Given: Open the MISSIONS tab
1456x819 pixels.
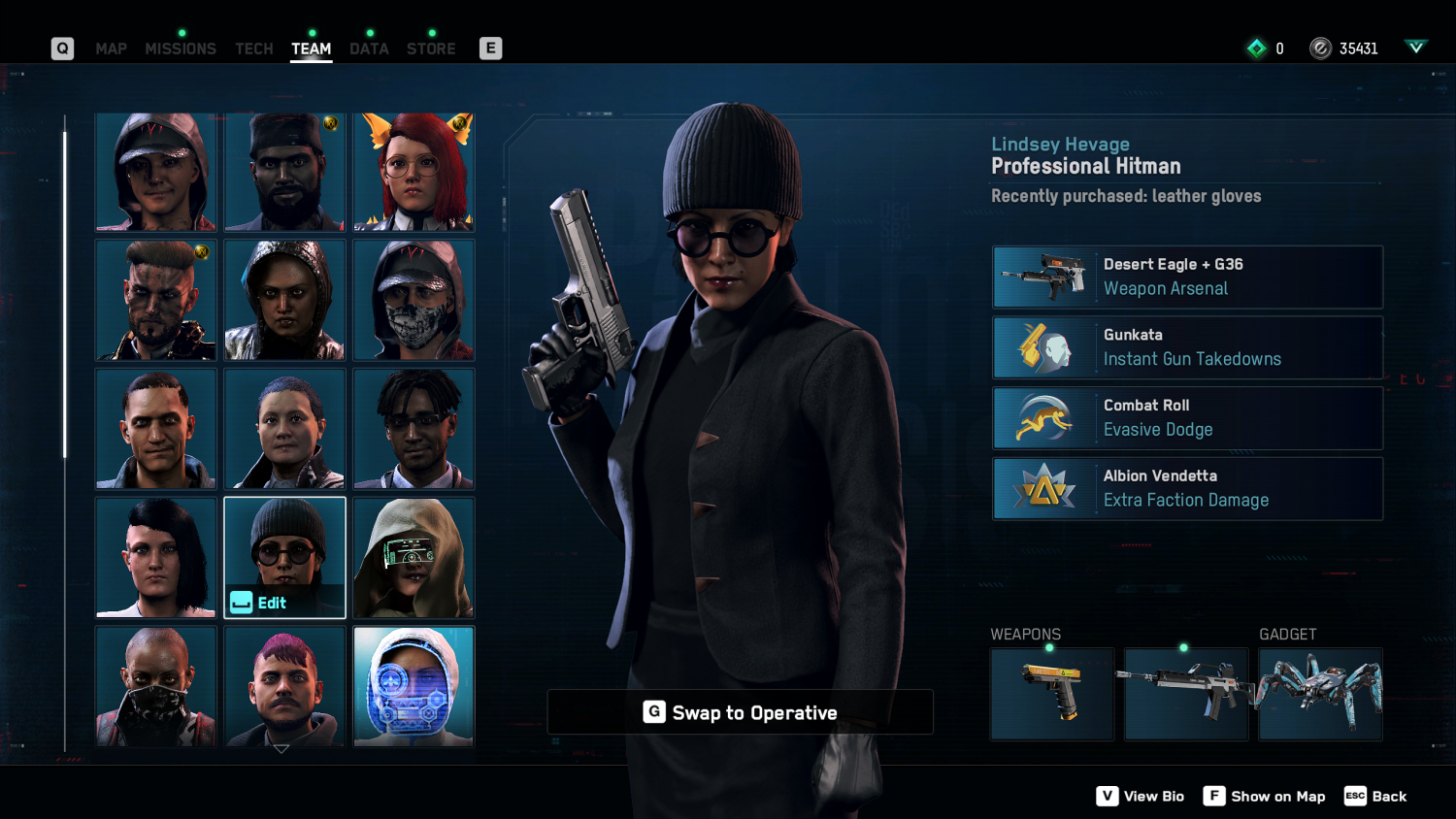Looking at the screenshot, I should tap(181, 49).
